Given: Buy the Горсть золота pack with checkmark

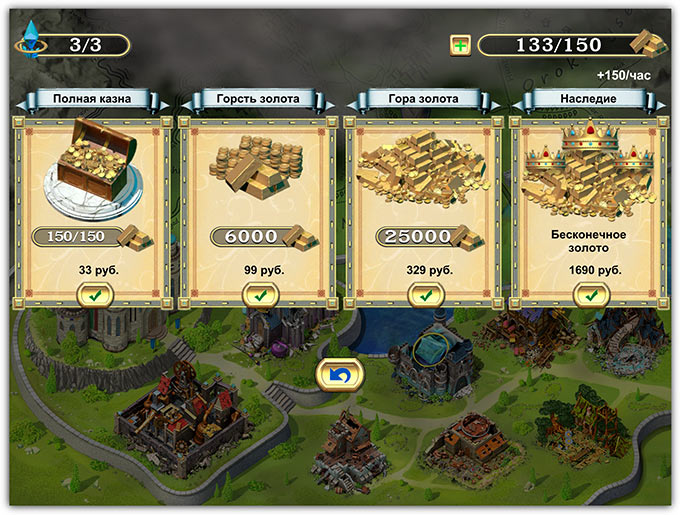Looking at the screenshot, I should (260, 295).
